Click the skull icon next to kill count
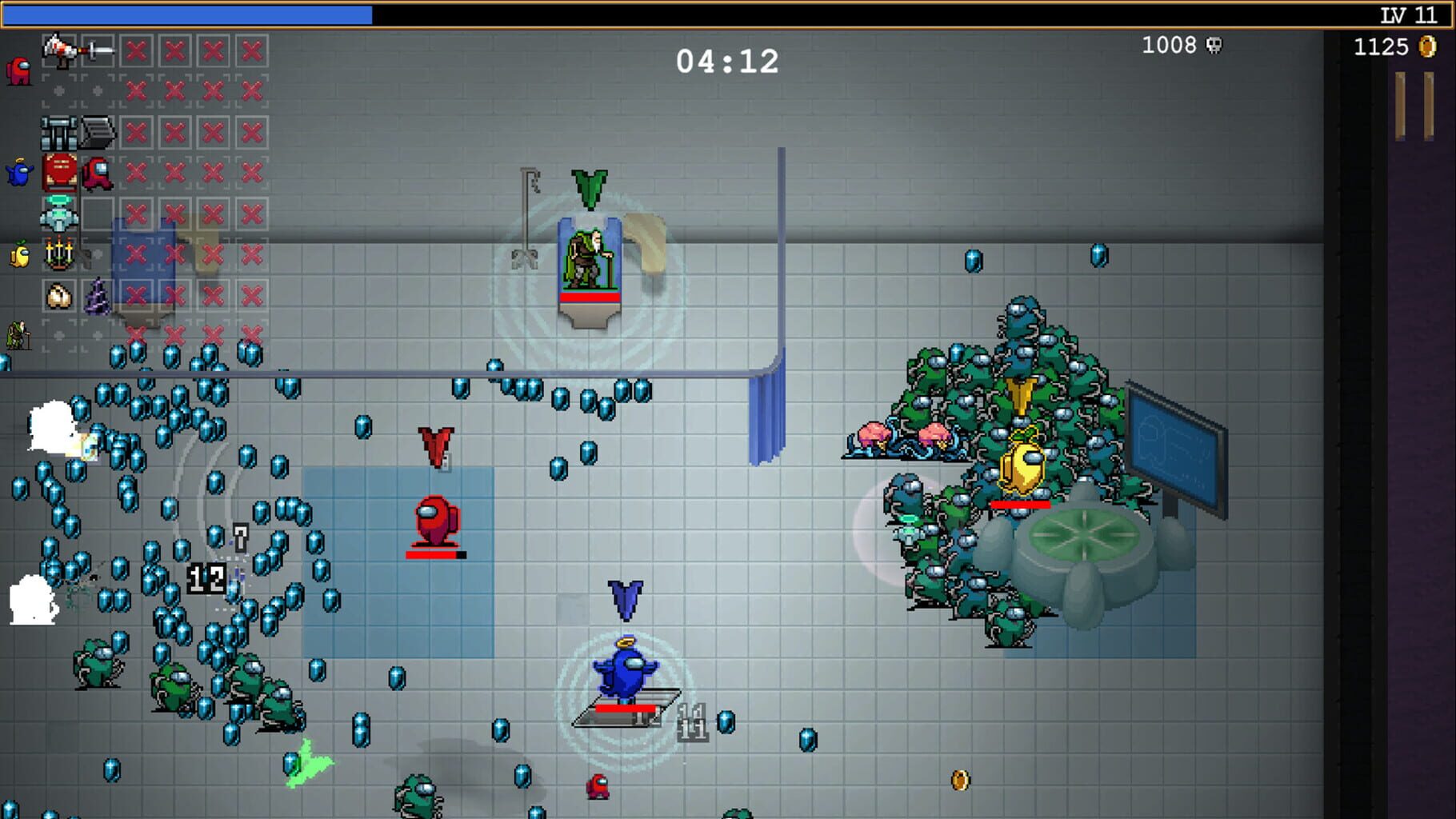Screen dimensions: 1456x819 click(1215, 46)
